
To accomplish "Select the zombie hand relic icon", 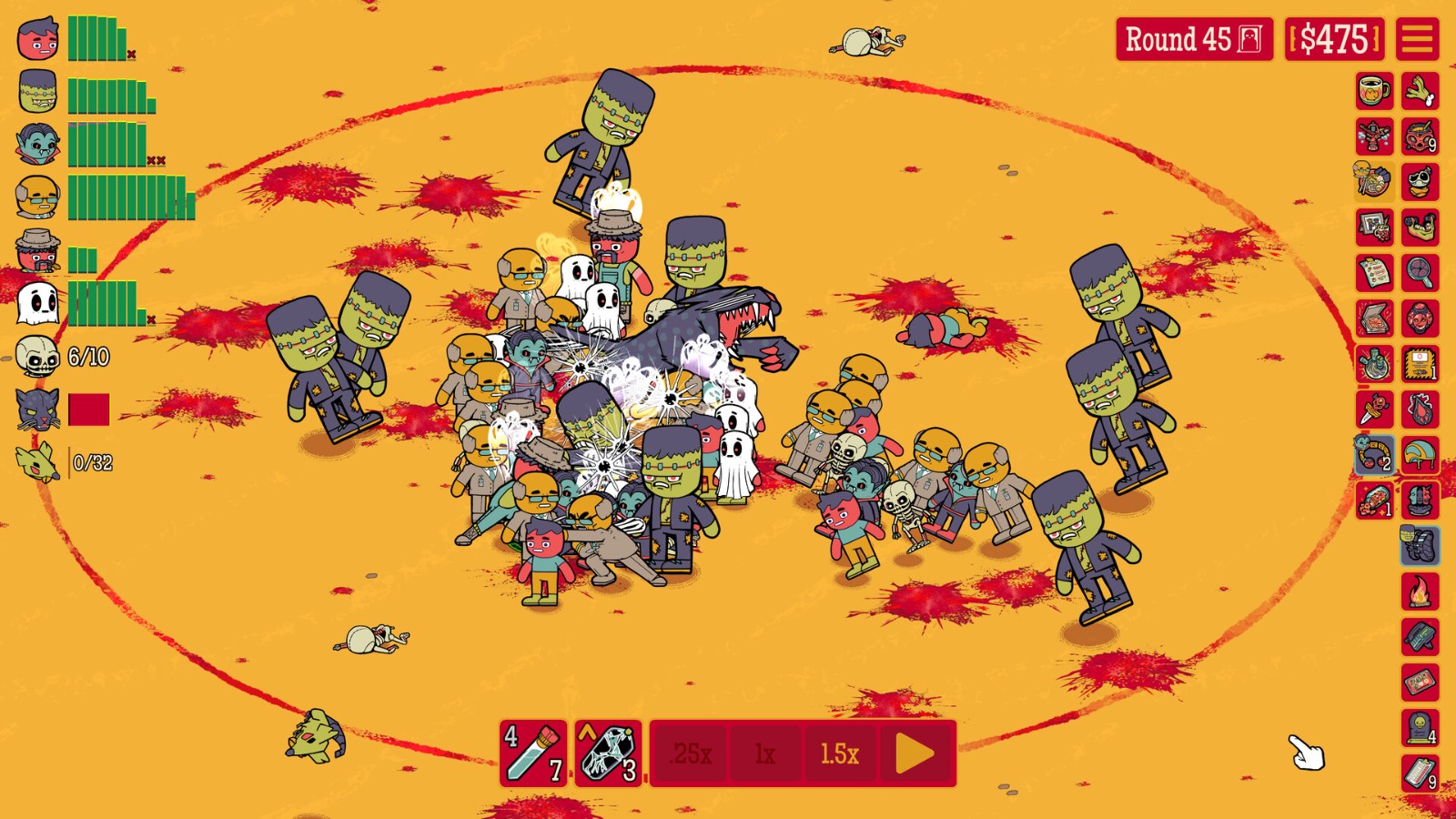I will [x=1420, y=91].
